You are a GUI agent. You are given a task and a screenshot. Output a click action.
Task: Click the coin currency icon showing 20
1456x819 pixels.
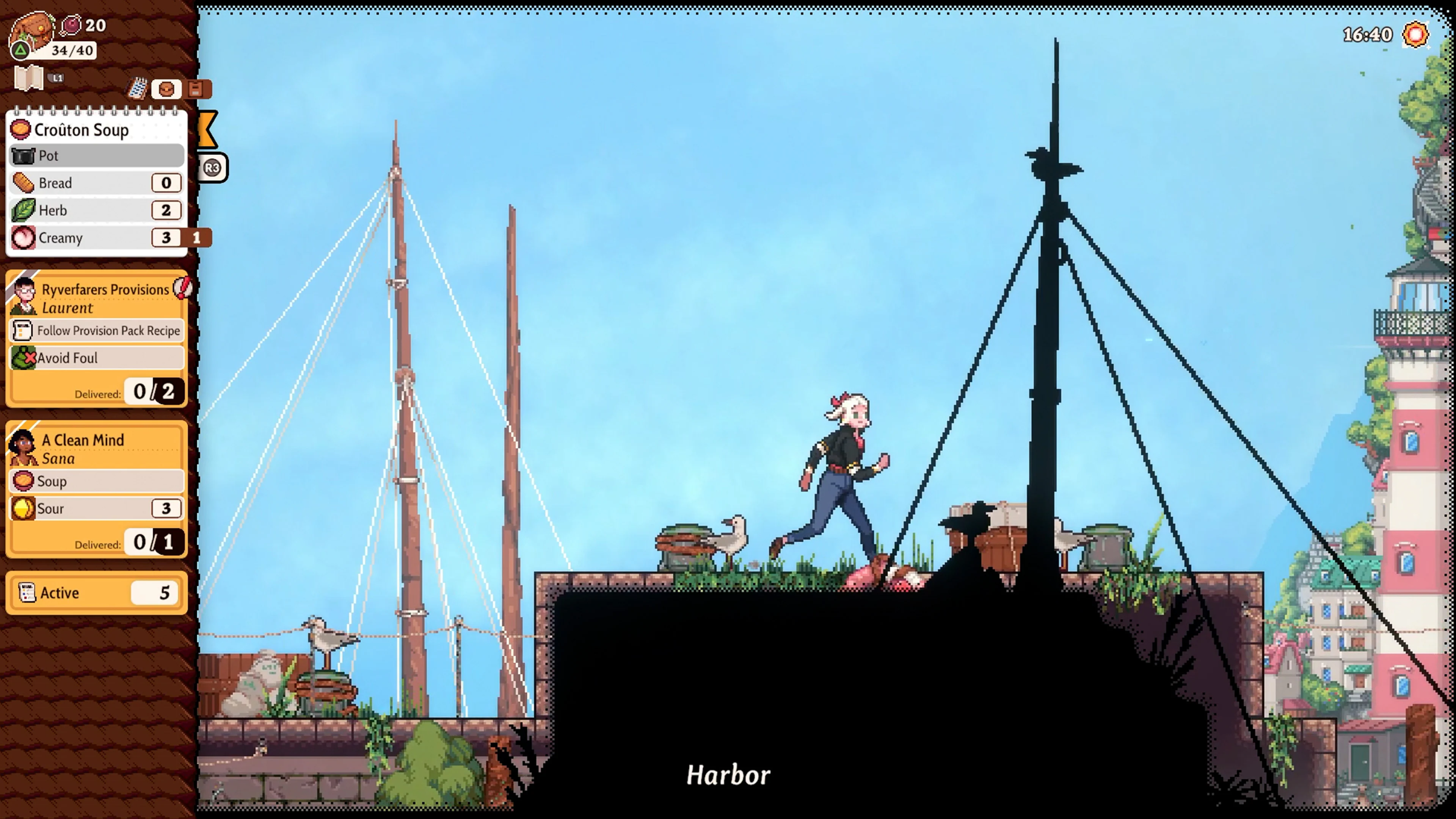point(71,25)
